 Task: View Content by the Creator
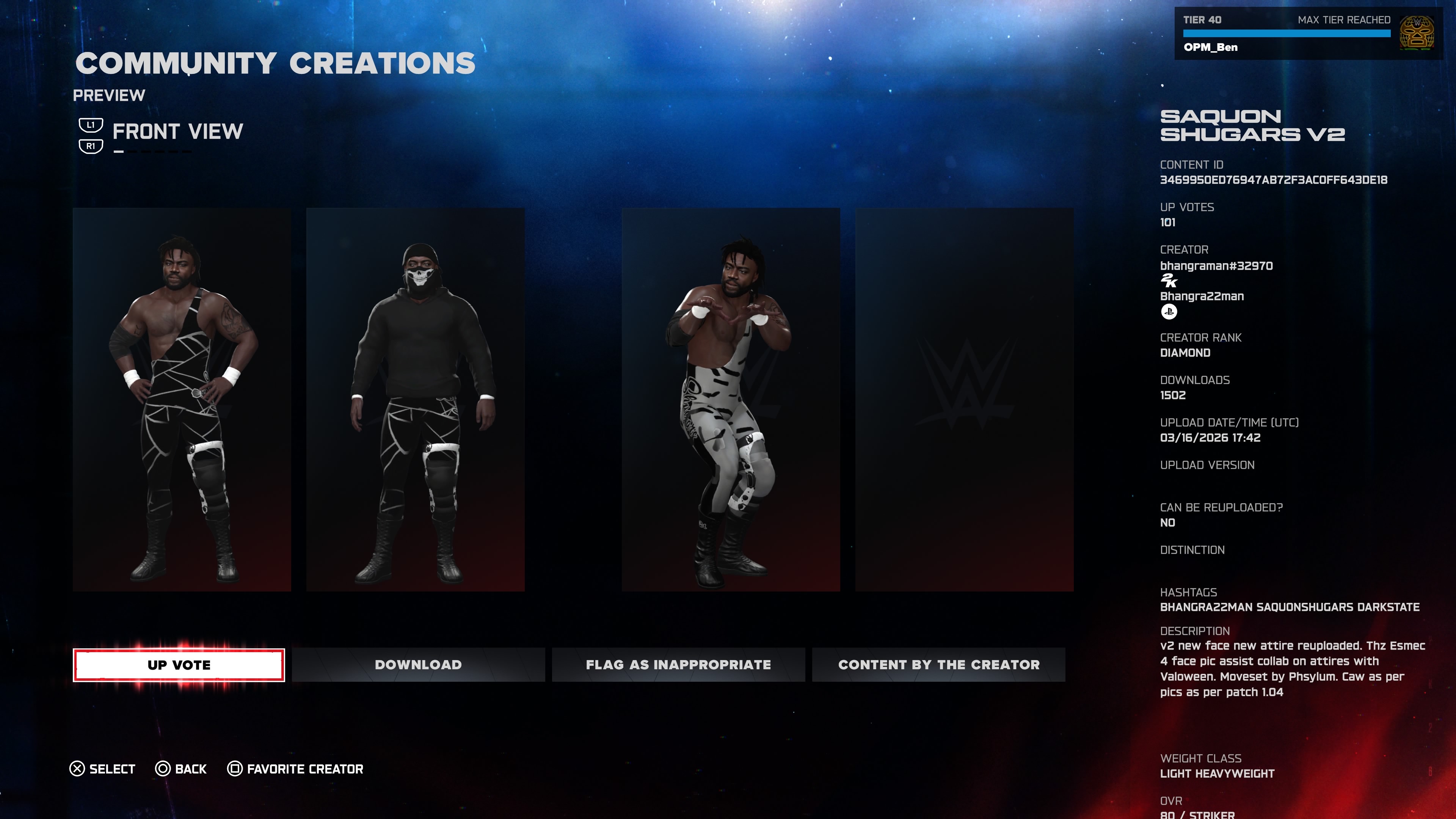click(938, 665)
